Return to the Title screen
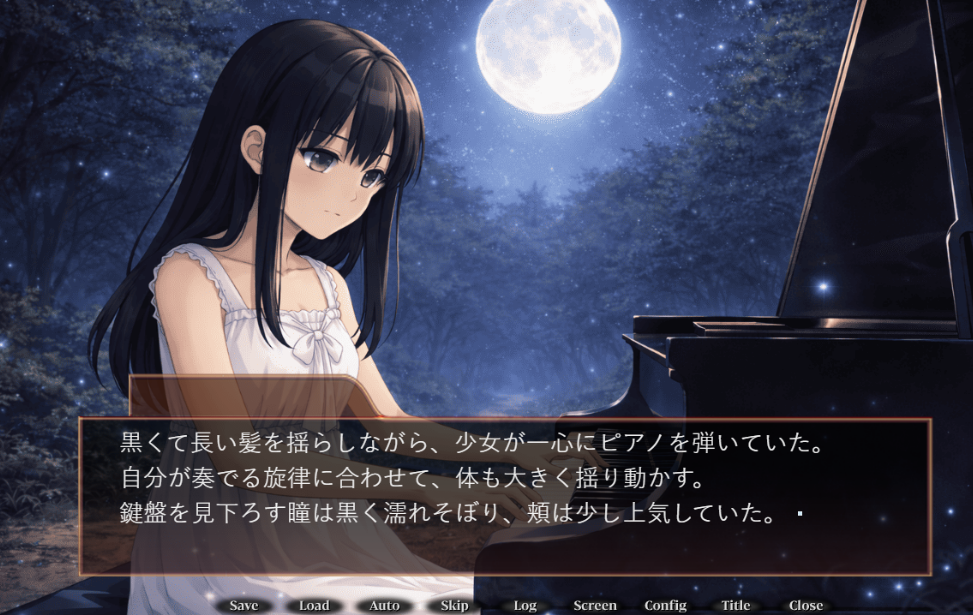The height and width of the screenshot is (615, 973). pos(735,605)
